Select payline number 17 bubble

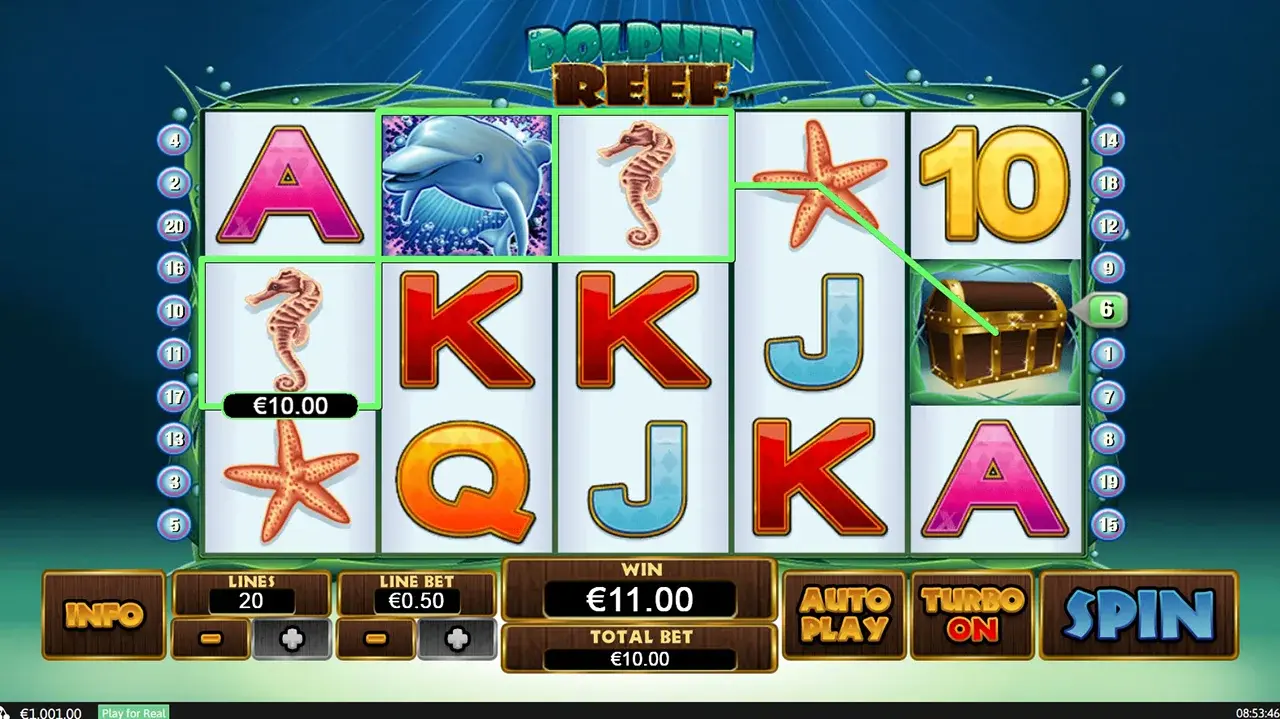174,396
